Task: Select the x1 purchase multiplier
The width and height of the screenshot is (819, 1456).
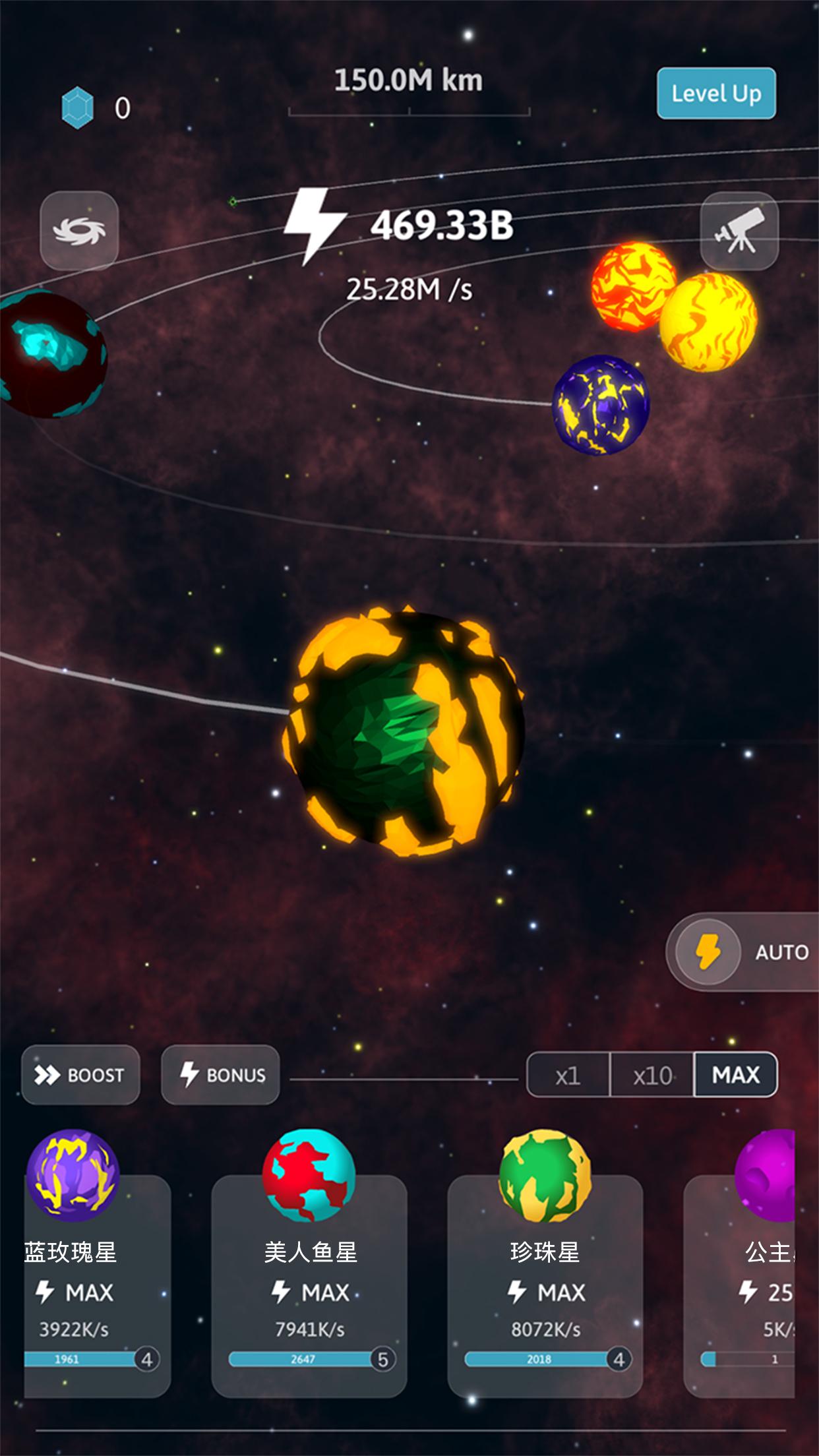Action: (568, 1076)
